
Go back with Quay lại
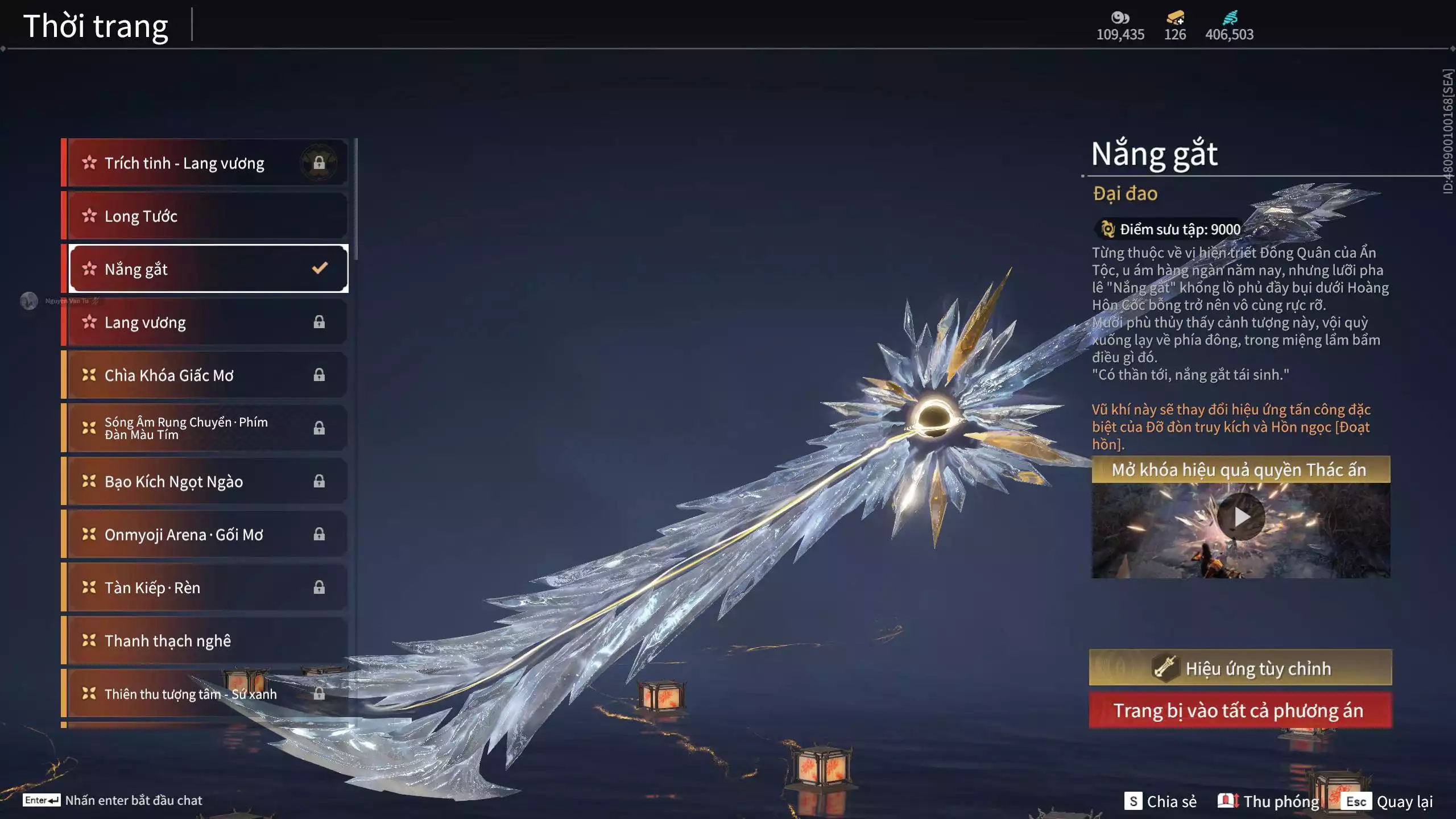point(1387,801)
